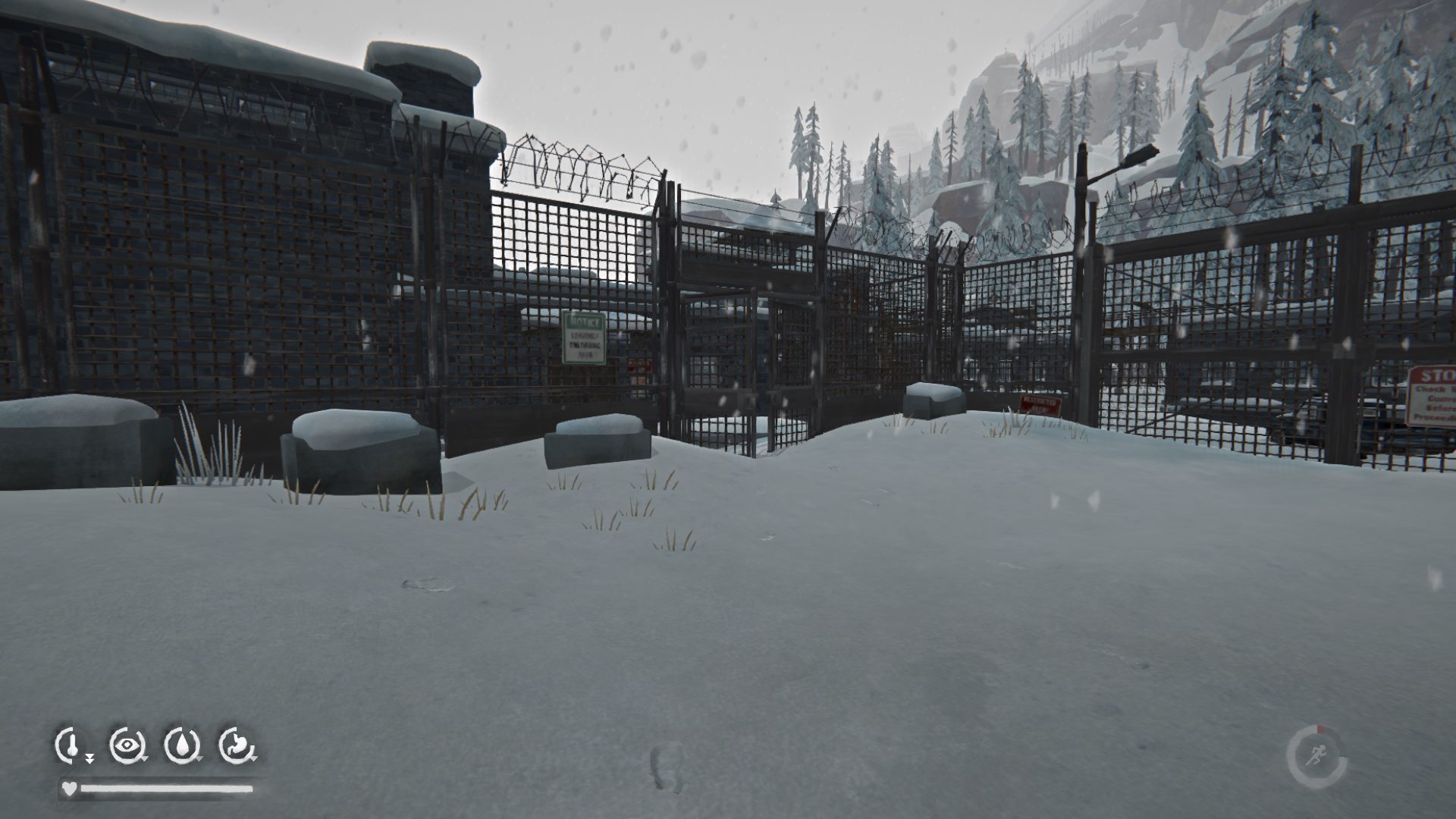The width and height of the screenshot is (1456, 819).
Task: Click the thermometer warmth status icon
Action: click(x=71, y=745)
